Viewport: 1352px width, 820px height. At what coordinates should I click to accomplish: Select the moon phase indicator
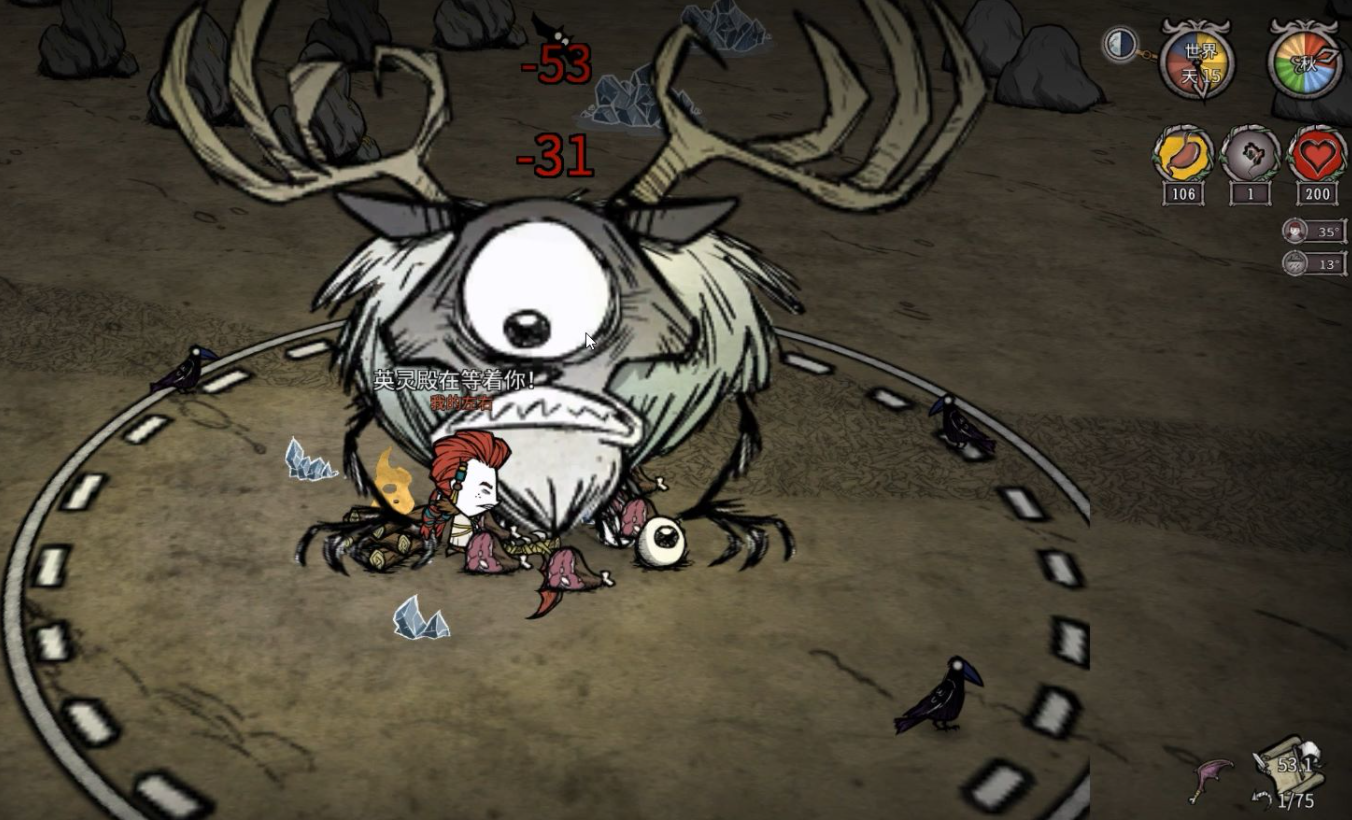click(x=1119, y=44)
